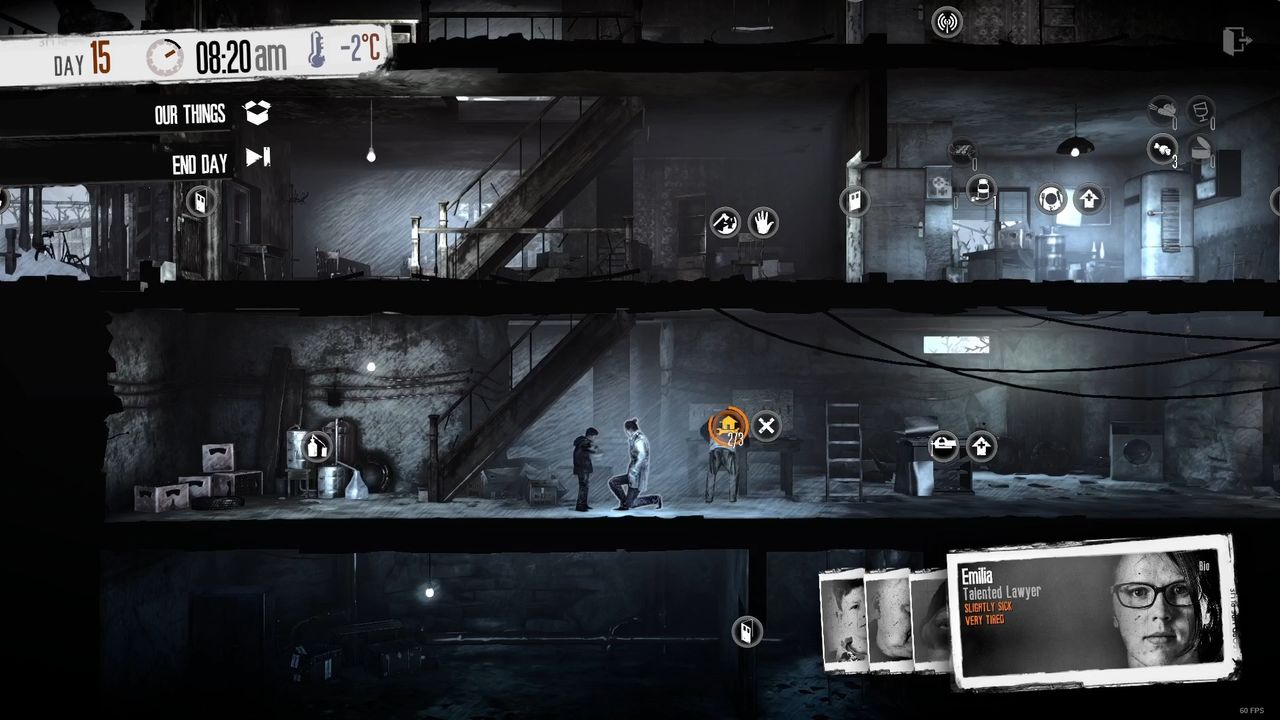Upgrade the metal workshop with its arrow icon
The height and width of the screenshot is (720, 1280).
coord(982,446)
